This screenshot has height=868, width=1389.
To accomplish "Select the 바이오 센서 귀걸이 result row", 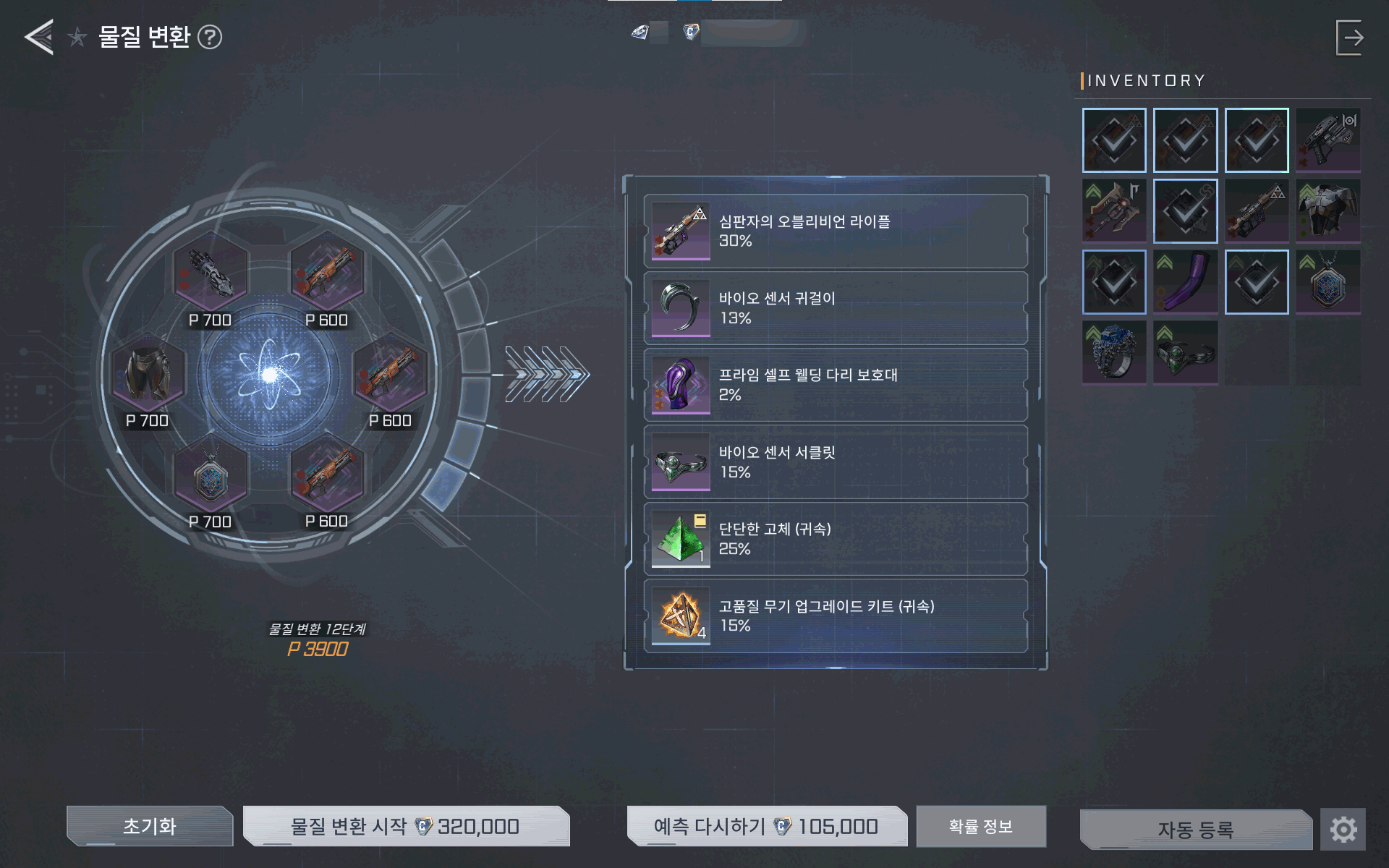I will click(x=836, y=308).
